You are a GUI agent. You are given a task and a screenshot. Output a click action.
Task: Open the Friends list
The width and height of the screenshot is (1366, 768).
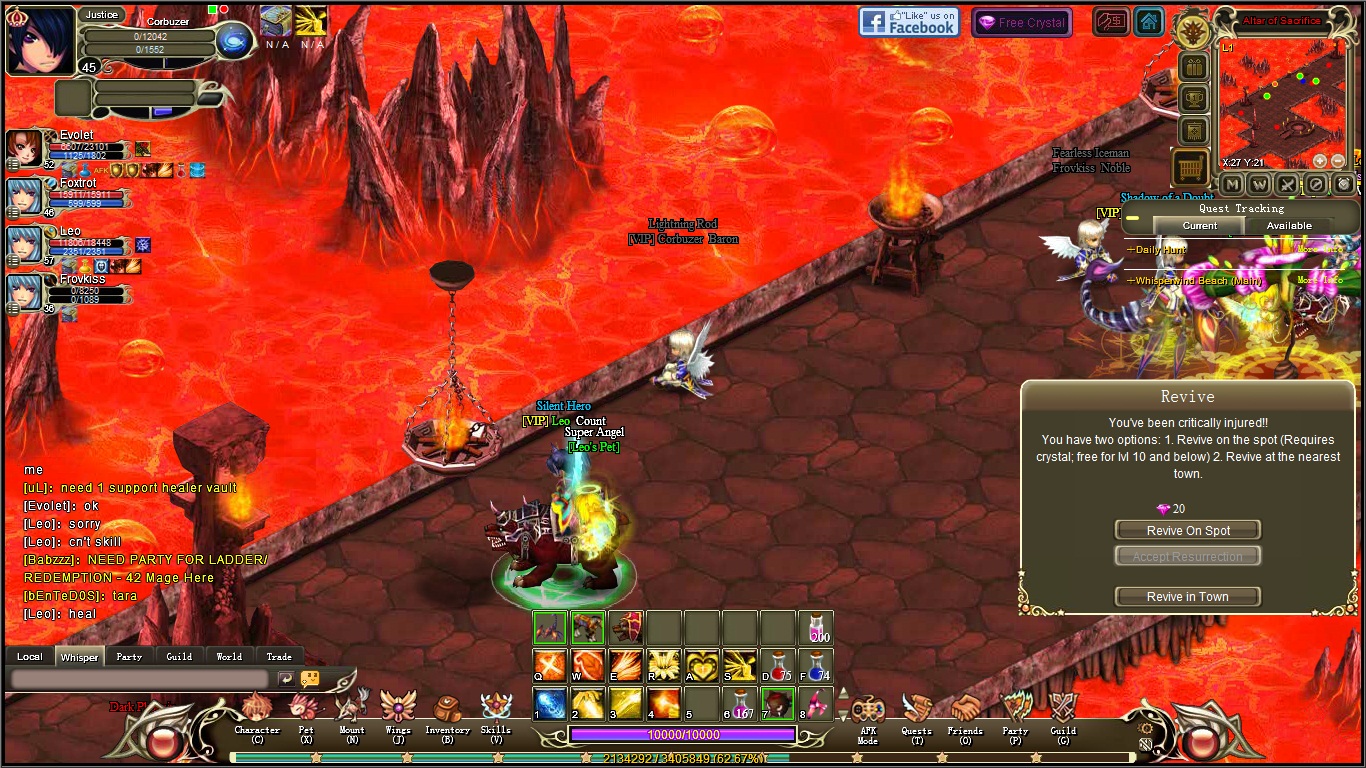coord(965,714)
